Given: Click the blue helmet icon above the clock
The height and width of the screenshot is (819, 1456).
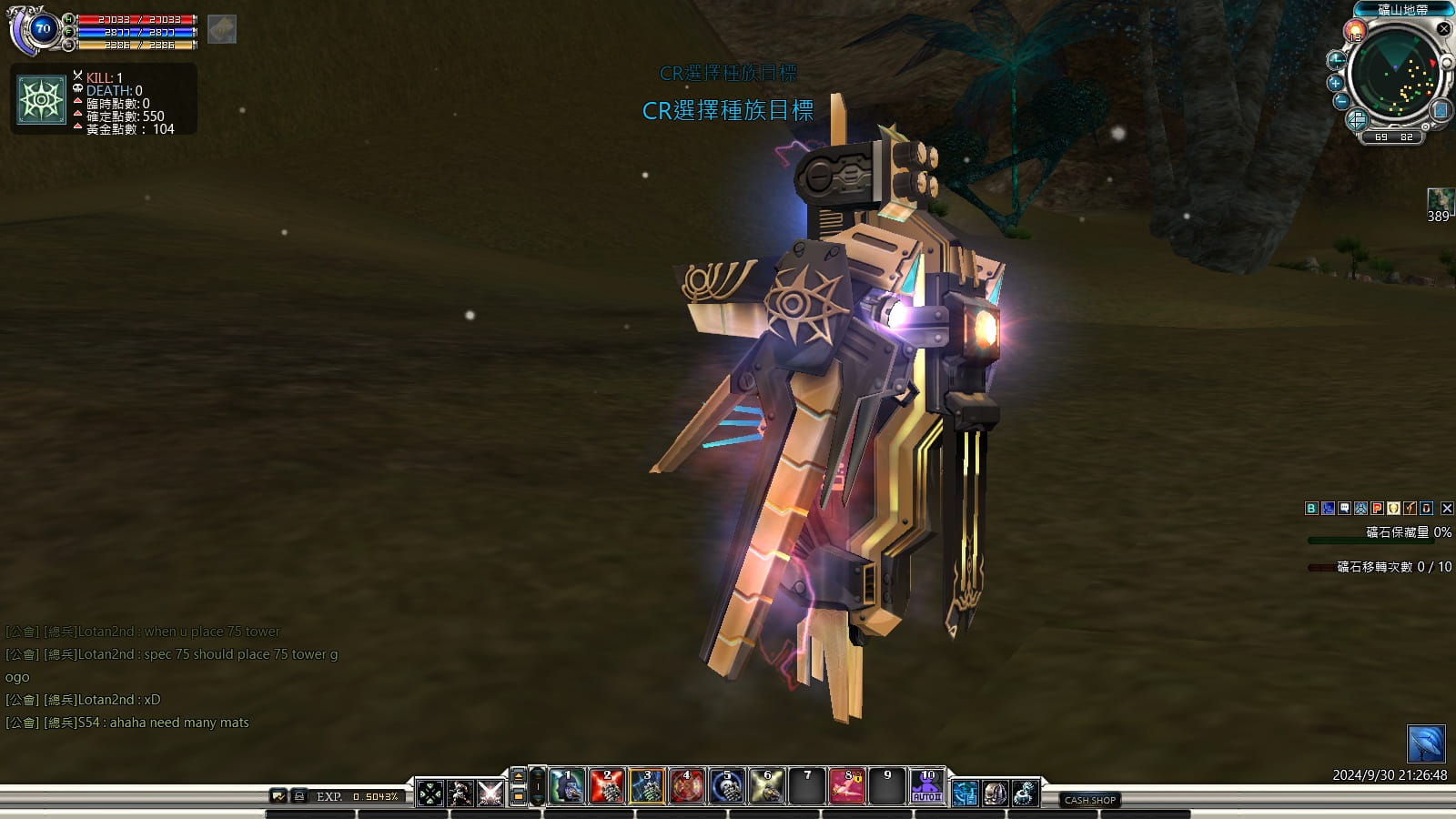Looking at the screenshot, I should [x=1425, y=744].
